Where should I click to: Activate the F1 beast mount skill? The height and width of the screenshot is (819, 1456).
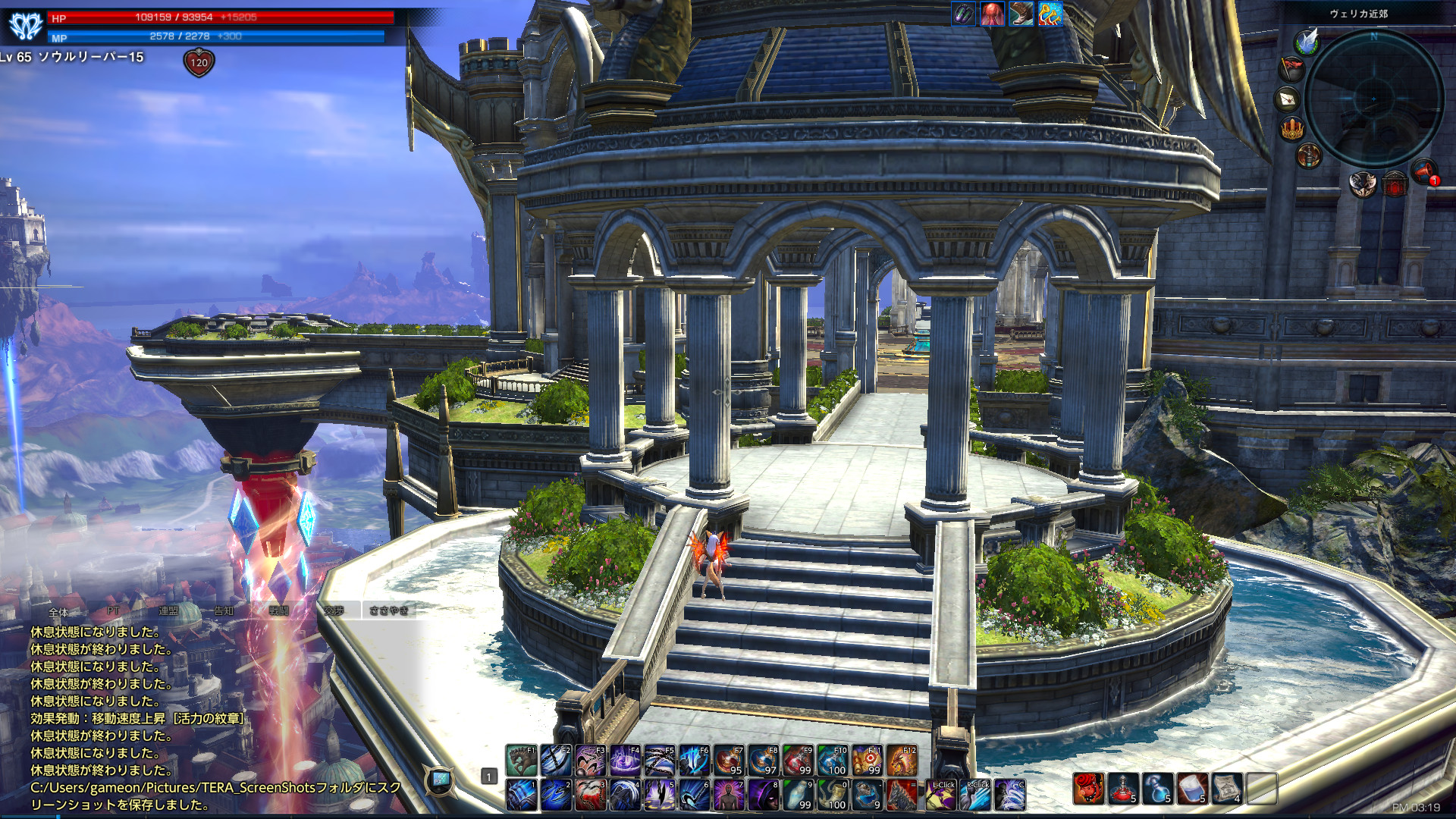coord(521,761)
